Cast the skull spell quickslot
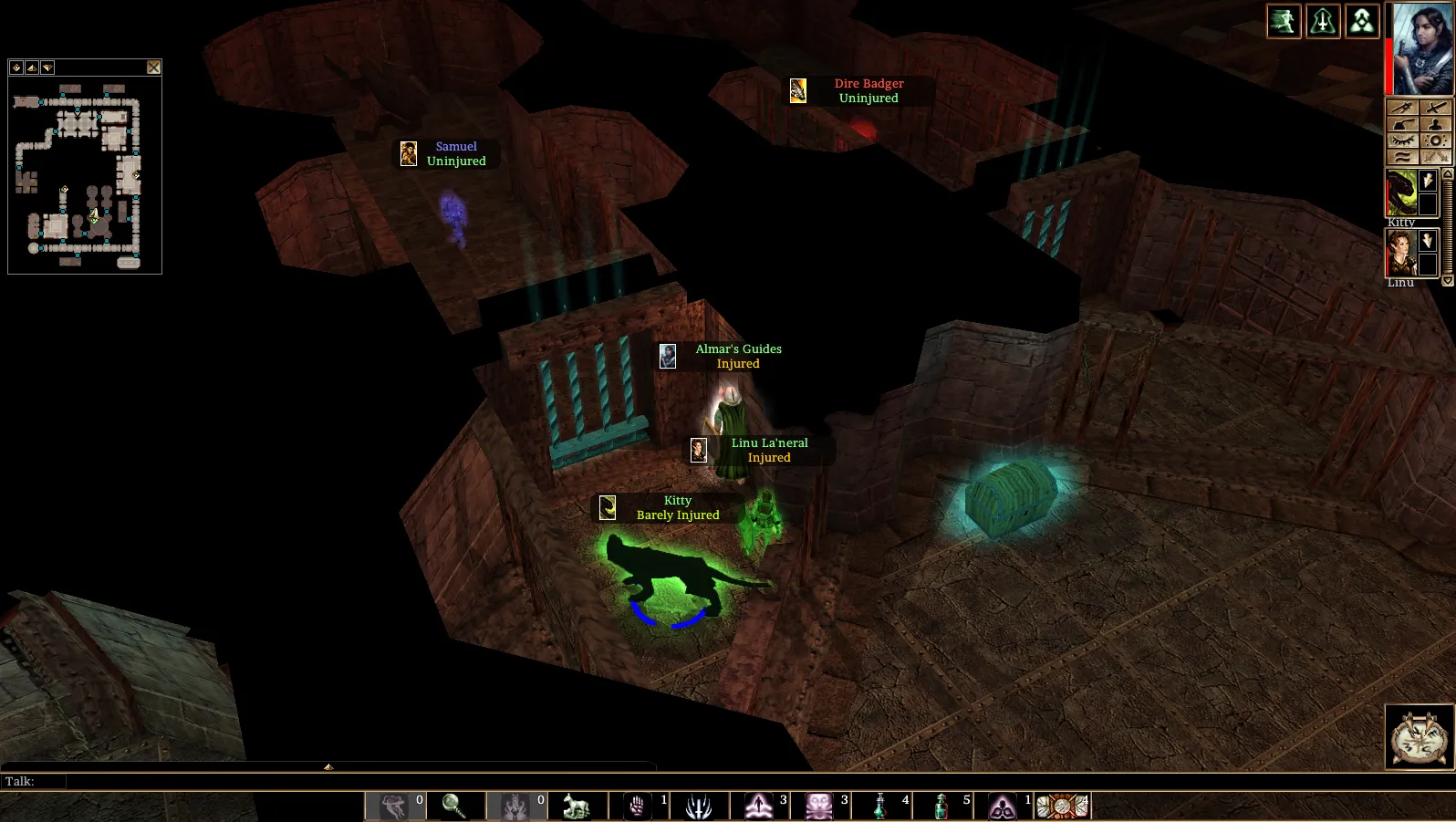This screenshot has height=822, width=1456. click(x=819, y=806)
